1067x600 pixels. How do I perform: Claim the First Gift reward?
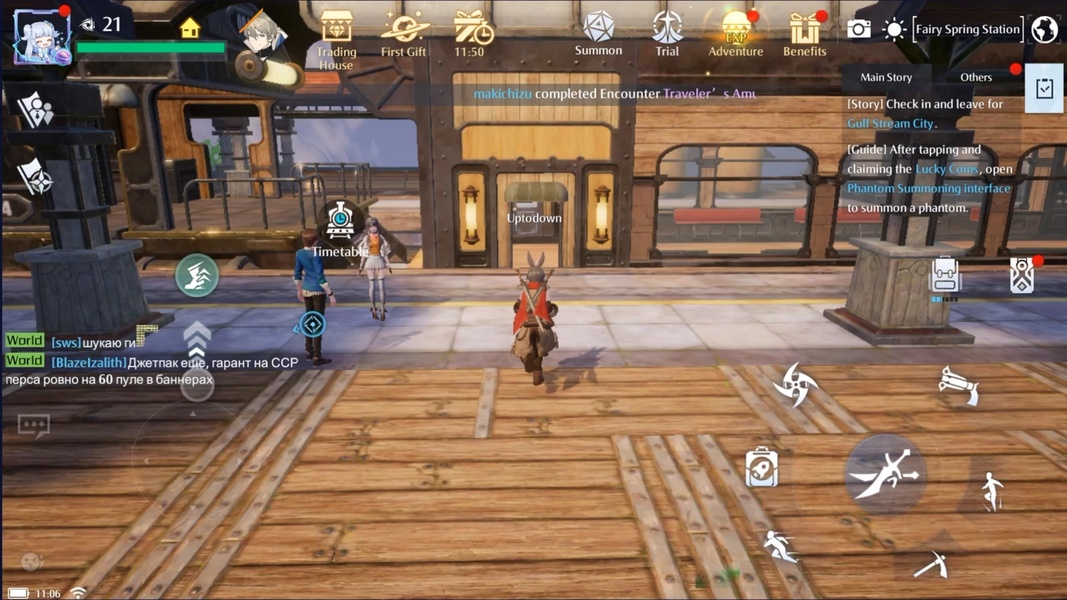point(404,34)
